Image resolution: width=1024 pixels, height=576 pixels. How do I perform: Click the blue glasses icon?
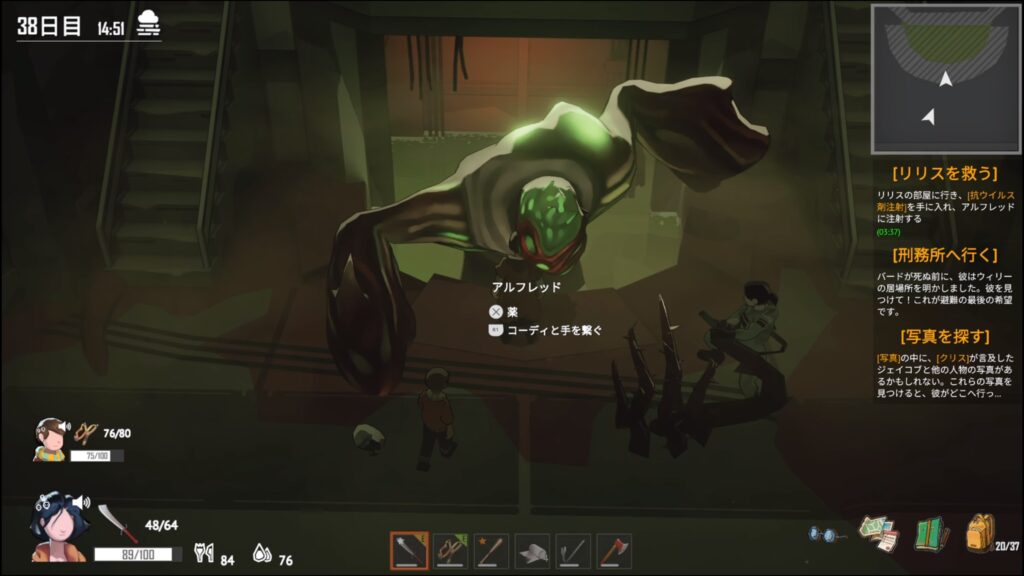click(823, 534)
